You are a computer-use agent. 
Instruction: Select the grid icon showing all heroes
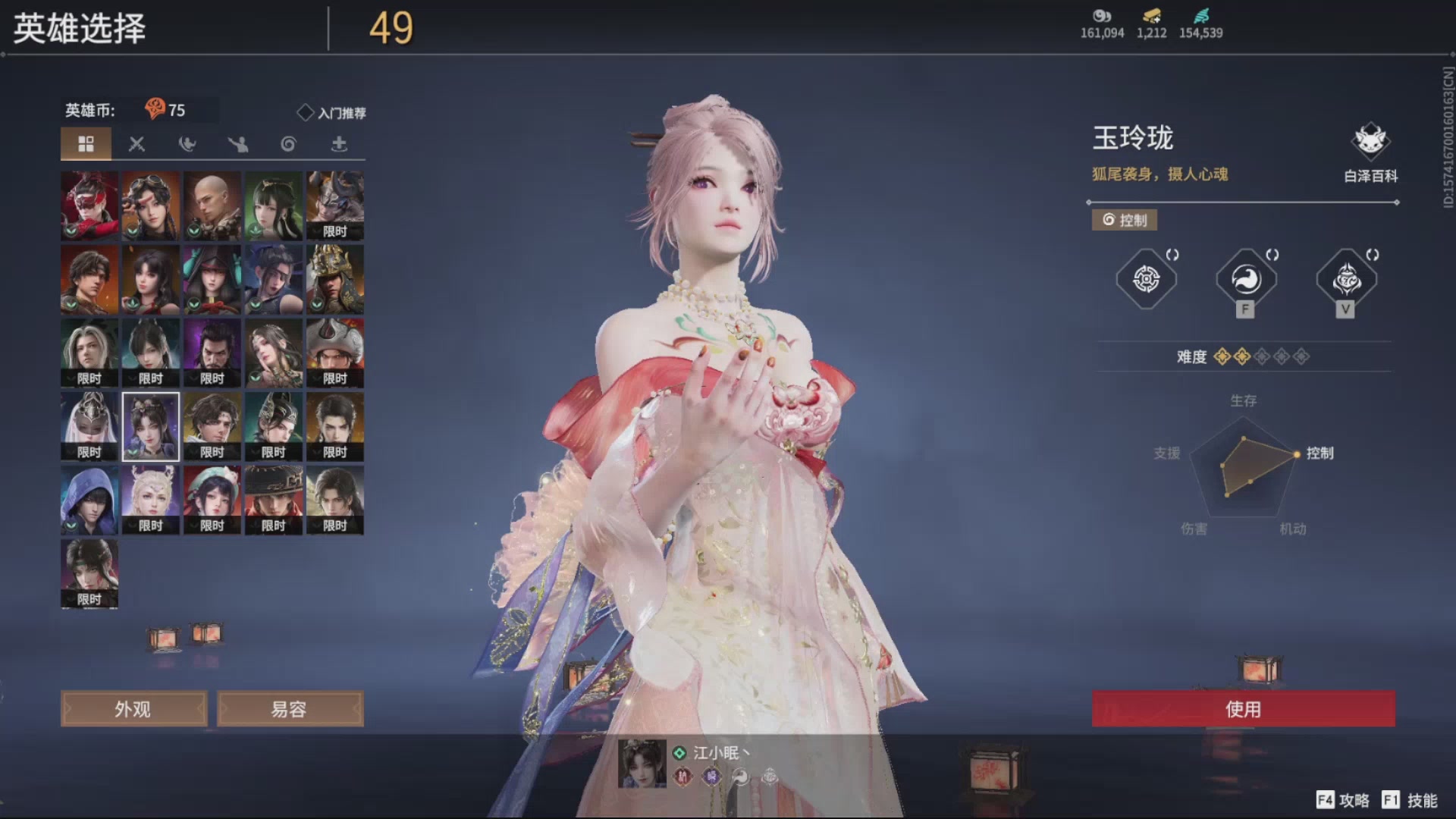tap(86, 143)
